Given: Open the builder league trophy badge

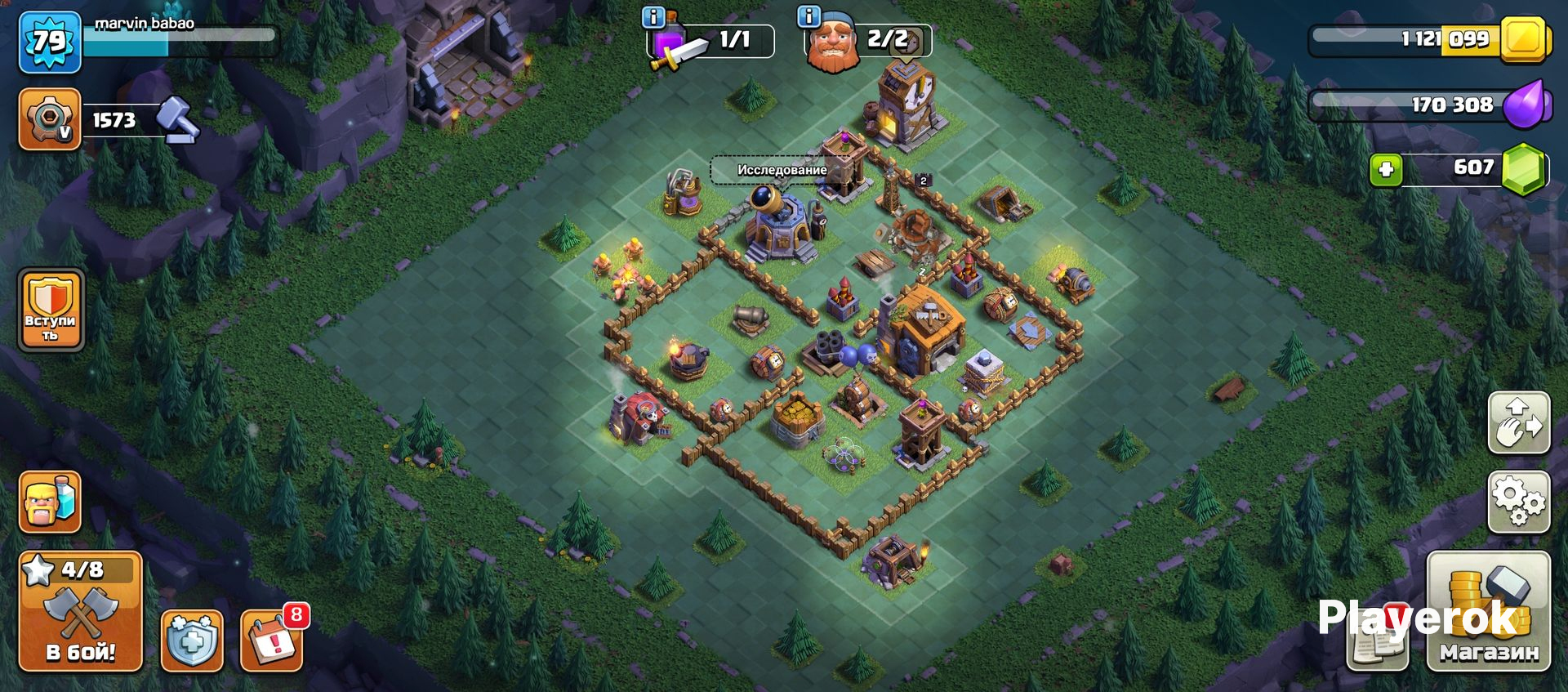Looking at the screenshot, I should pos(49,119).
